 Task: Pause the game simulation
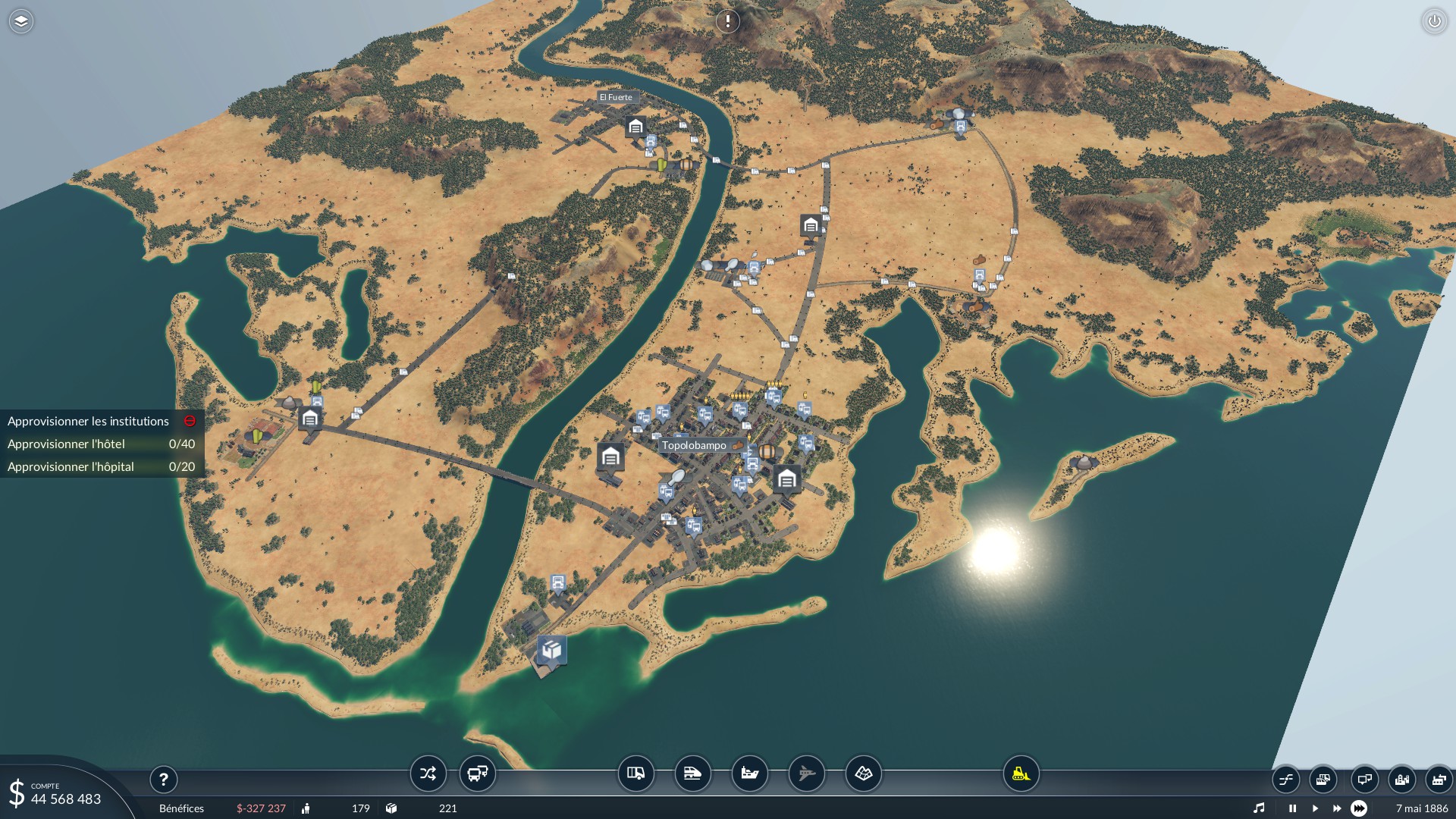[x=1292, y=808]
